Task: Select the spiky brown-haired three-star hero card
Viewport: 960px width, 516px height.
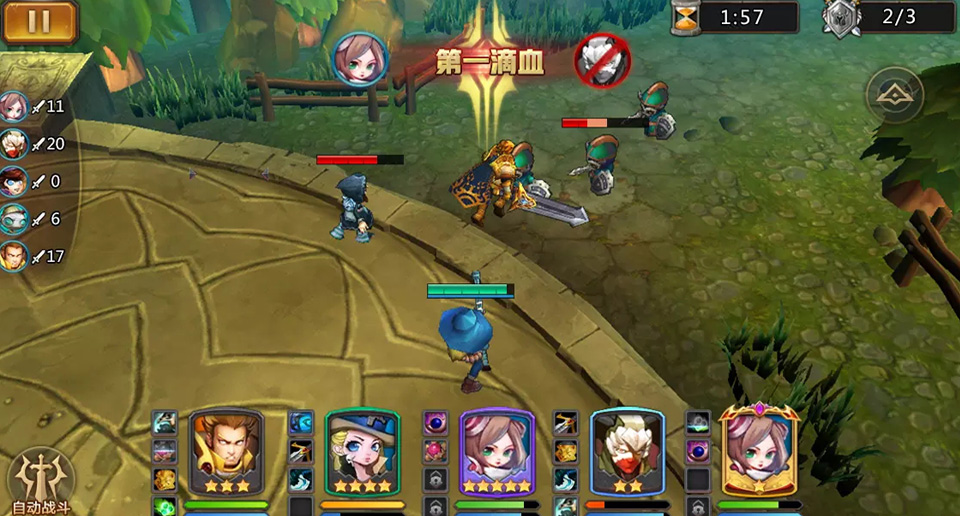Action: (x=227, y=452)
